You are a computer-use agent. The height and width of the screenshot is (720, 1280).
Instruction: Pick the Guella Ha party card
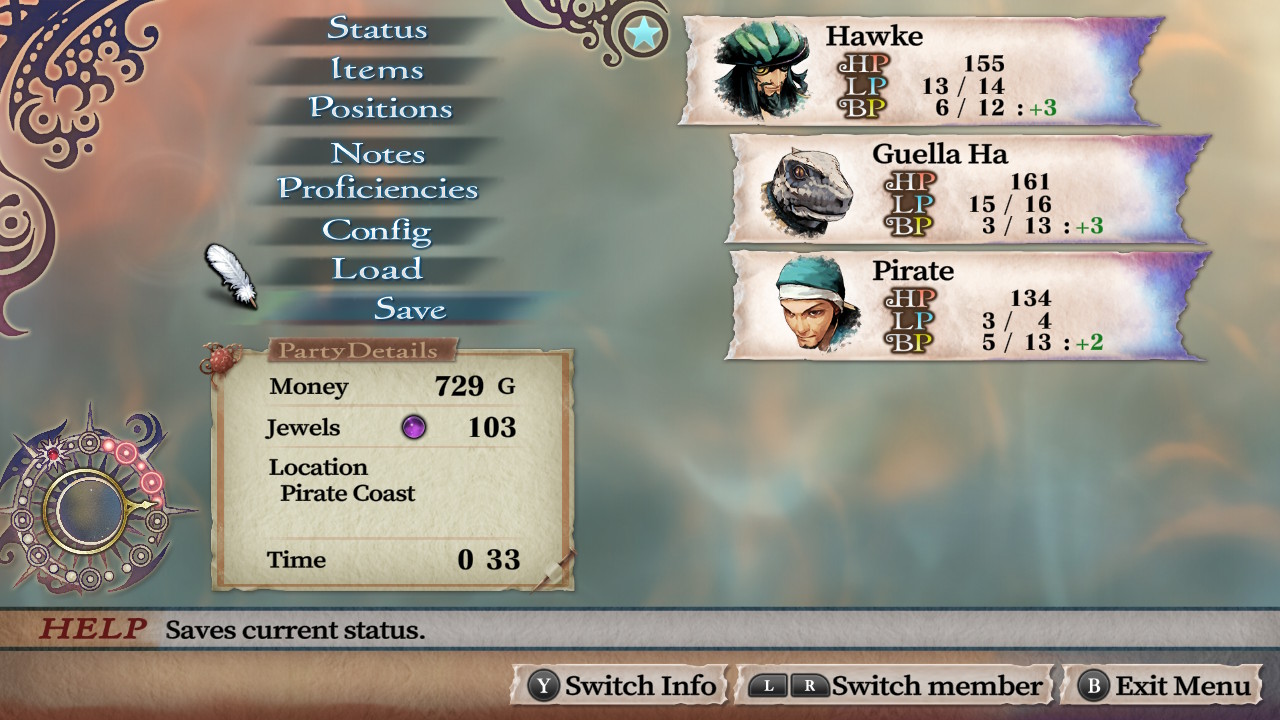(x=965, y=188)
